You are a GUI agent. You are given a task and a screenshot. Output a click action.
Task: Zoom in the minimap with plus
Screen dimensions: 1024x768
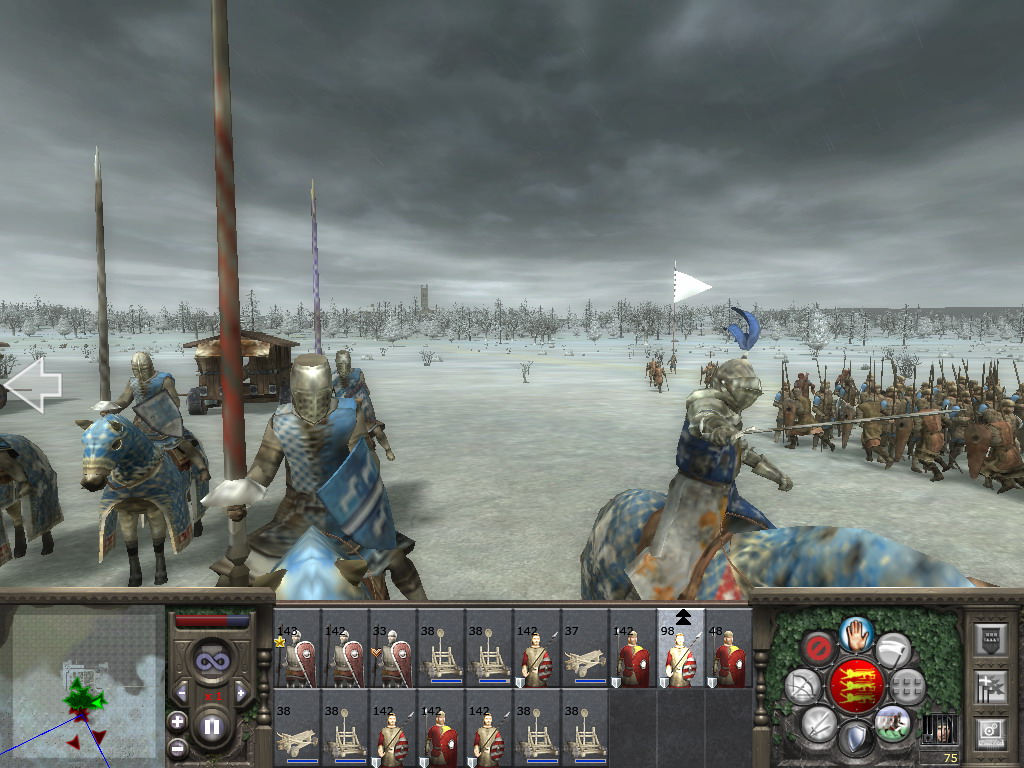pos(177,720)
